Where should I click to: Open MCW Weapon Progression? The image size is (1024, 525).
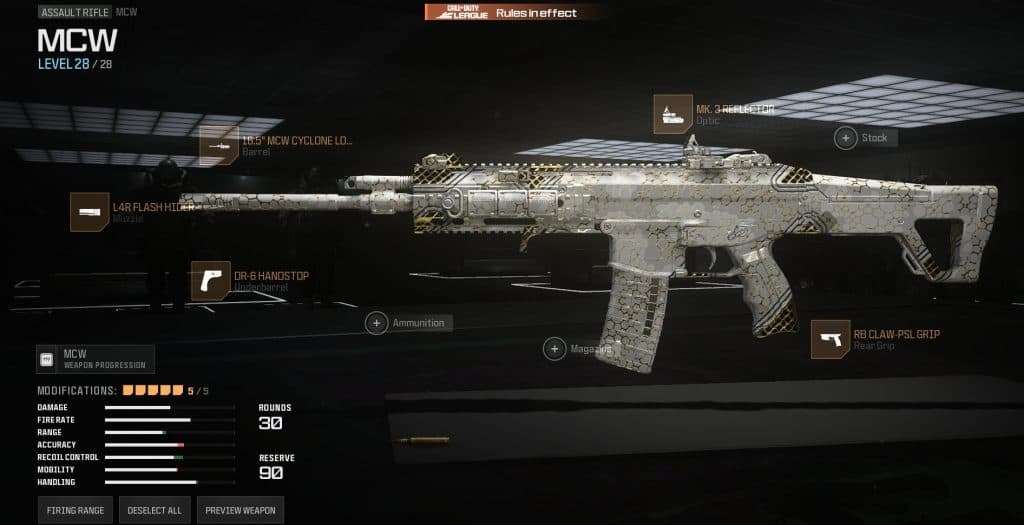tap(96, 359)
